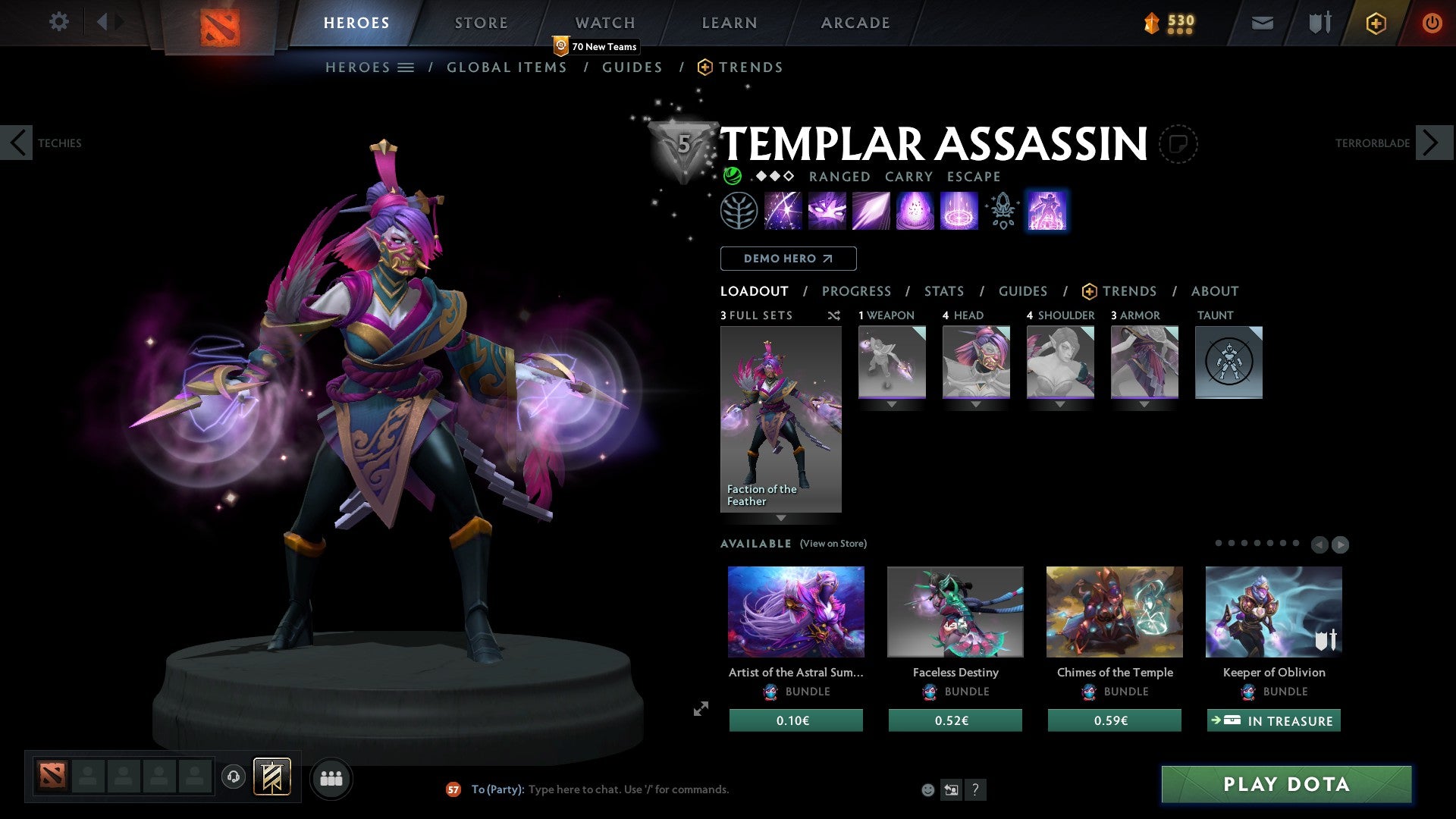The width and height of the screenshot is (1456, 819).
Task: Toggle the voice chat headset icon
Action: pos(233,778)
